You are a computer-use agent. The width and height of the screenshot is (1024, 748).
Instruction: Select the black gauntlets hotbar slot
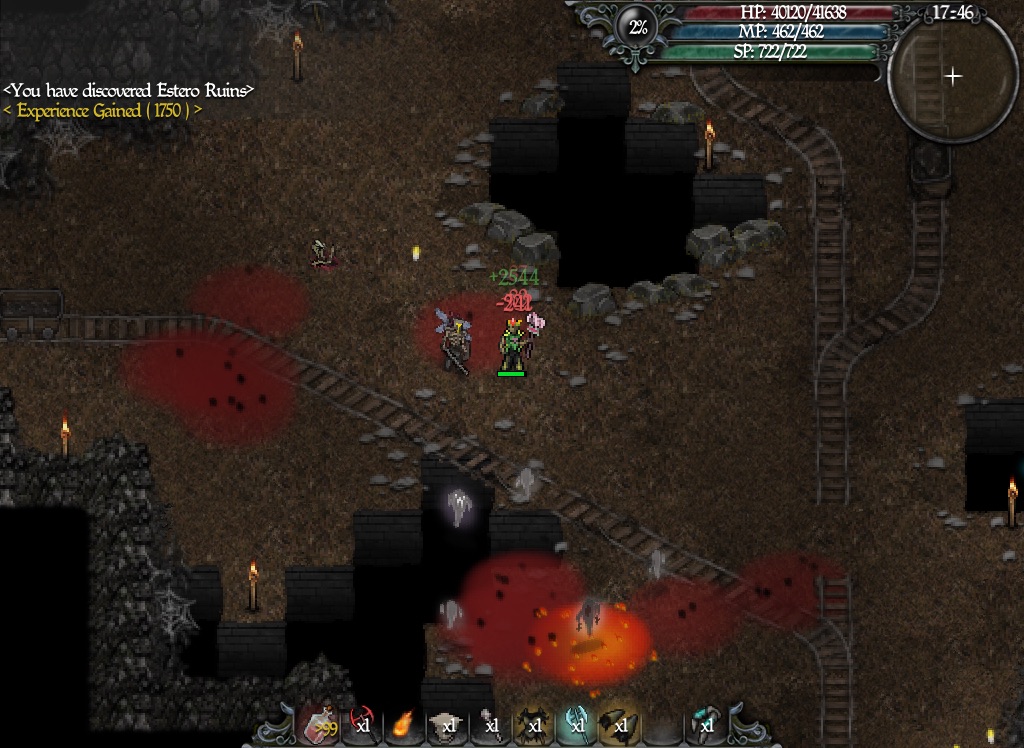coord(619,724)
